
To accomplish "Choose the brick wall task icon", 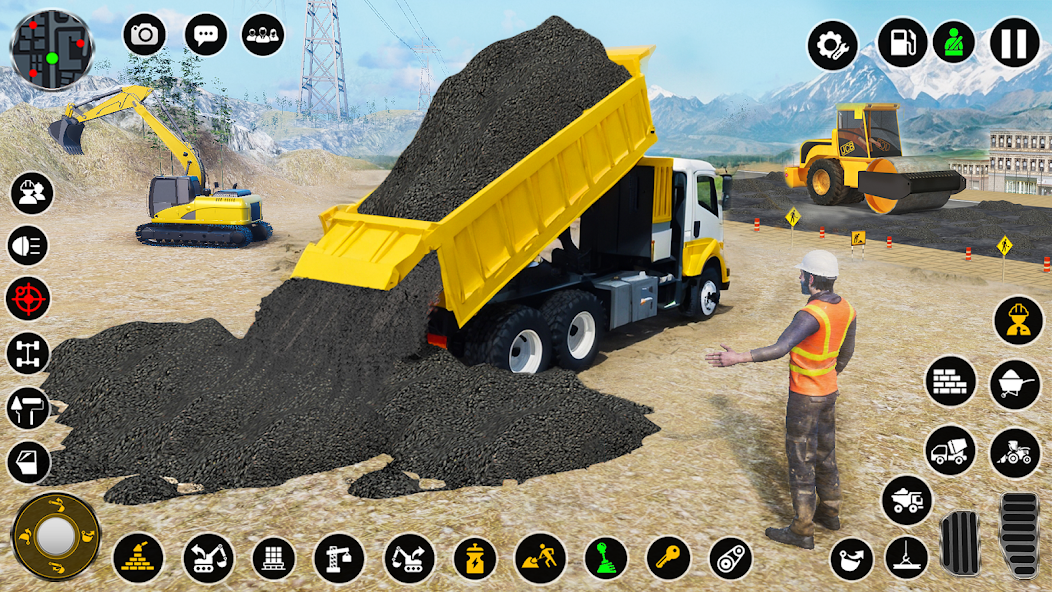I will click(950, 381).
